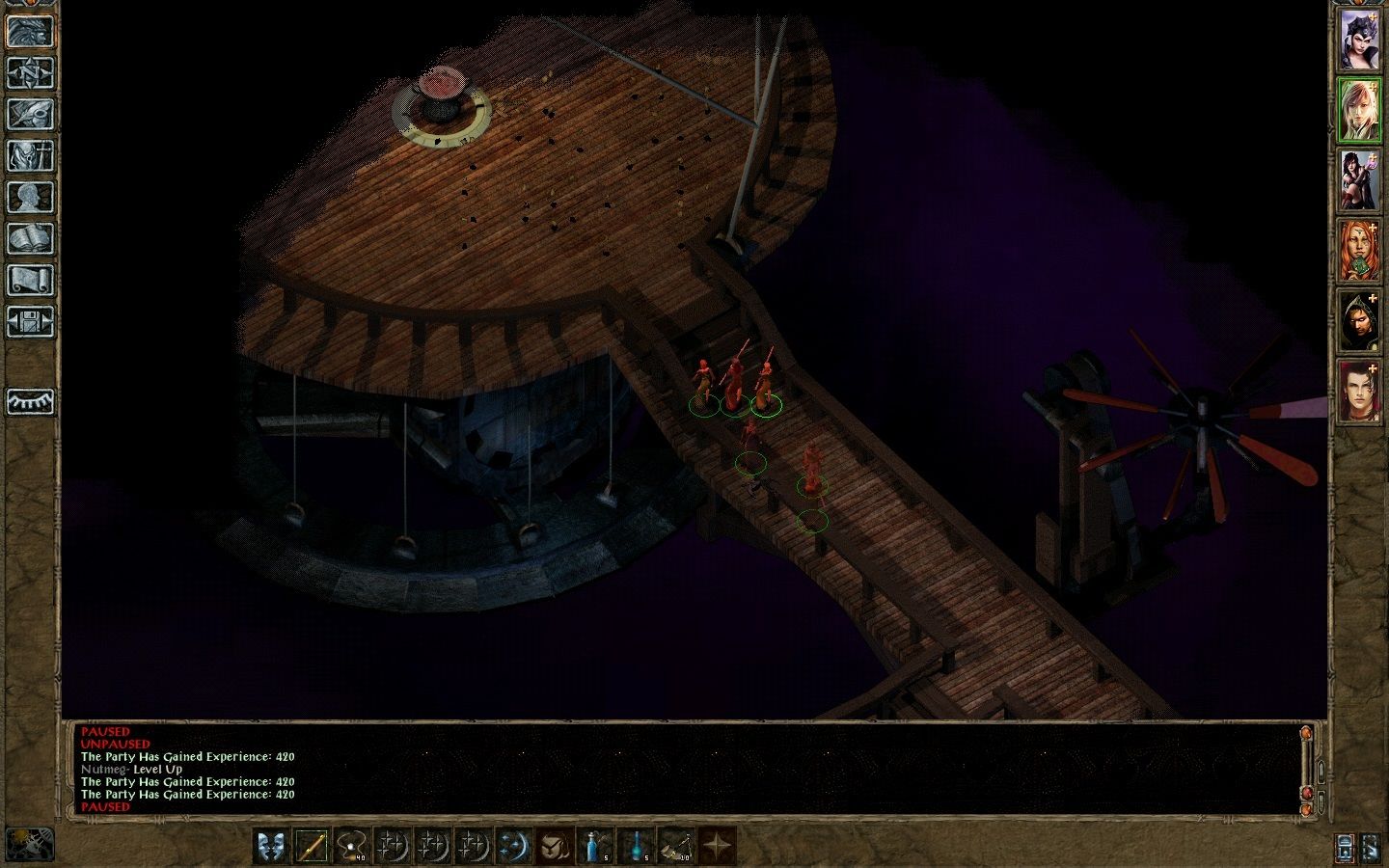This screenshot has height=868, width=1389.
Task: Select the red-haired character holding green book
Action: click(x=1358, y=251)
